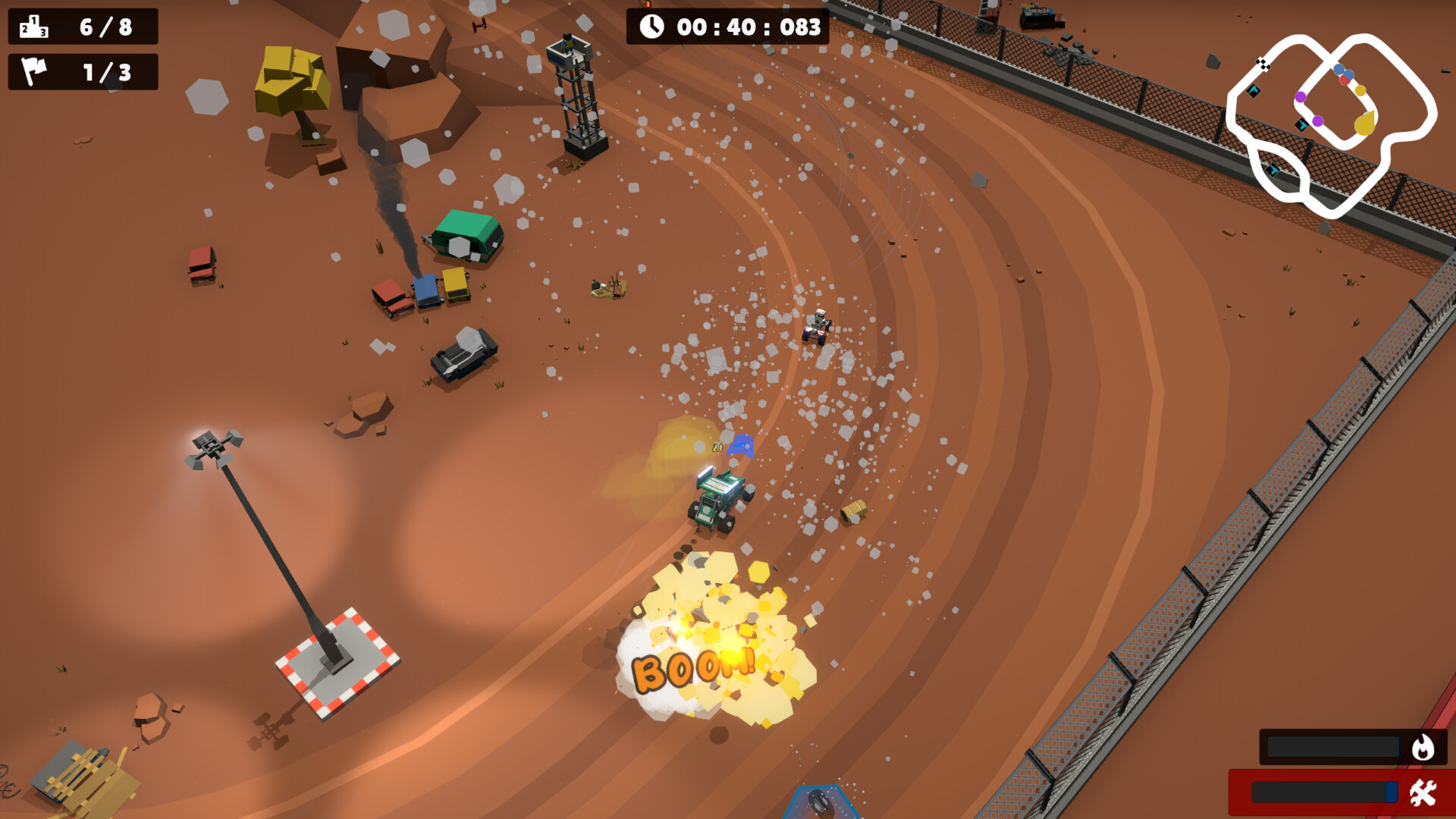
Task: Click the yellow teardrop player marker on the minimap
Action: (x=1364, y=124)
